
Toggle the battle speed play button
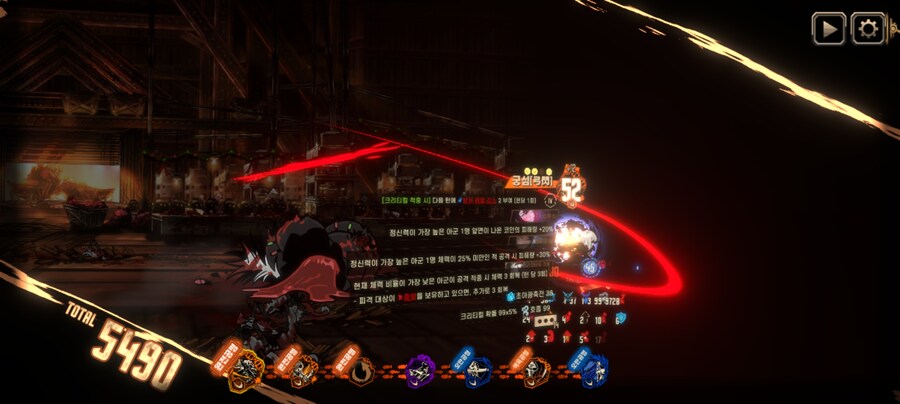point(828,28)
